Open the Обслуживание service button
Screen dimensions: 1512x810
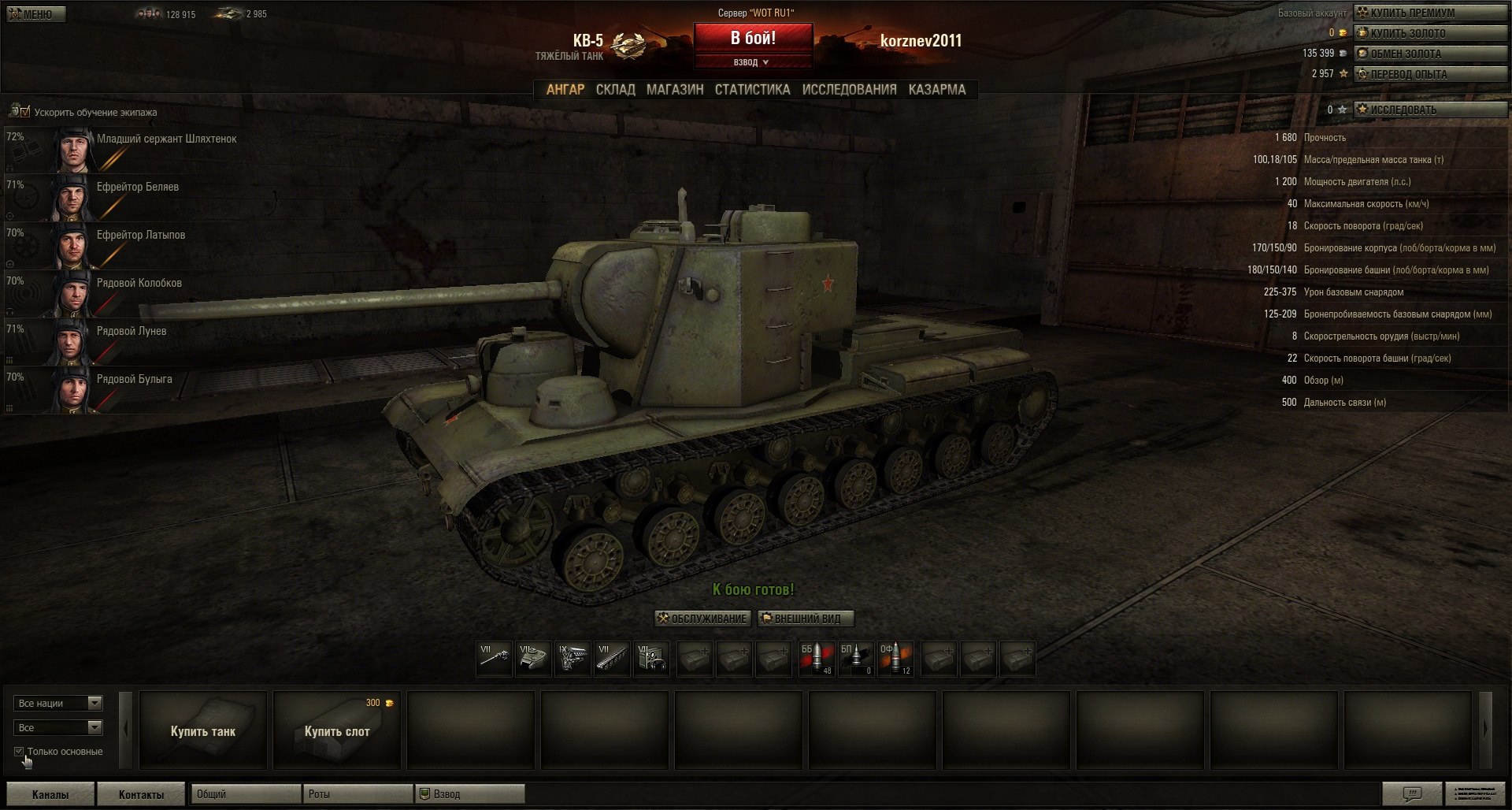[702, 619]
